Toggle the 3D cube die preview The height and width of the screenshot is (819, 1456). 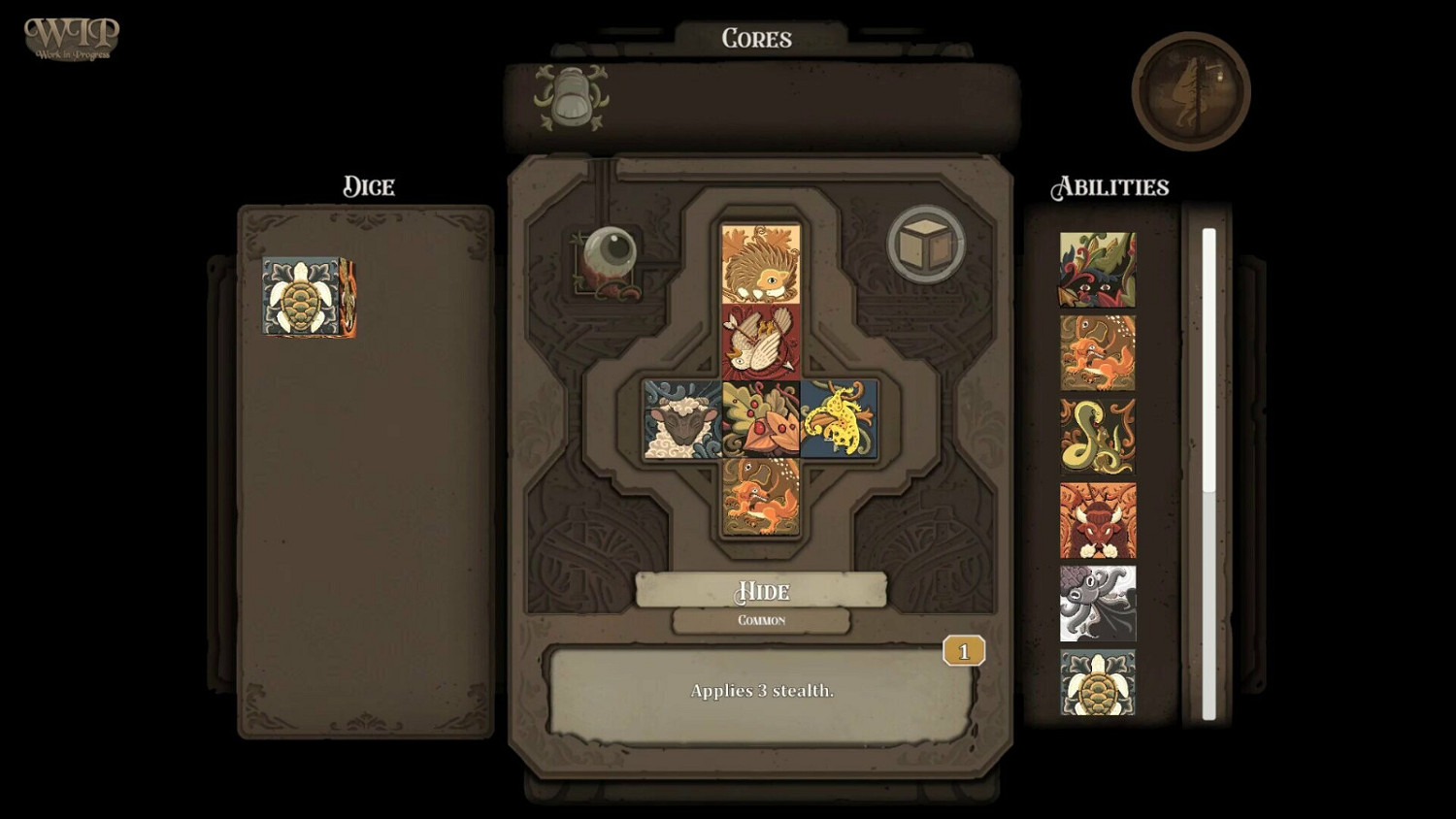924,242
